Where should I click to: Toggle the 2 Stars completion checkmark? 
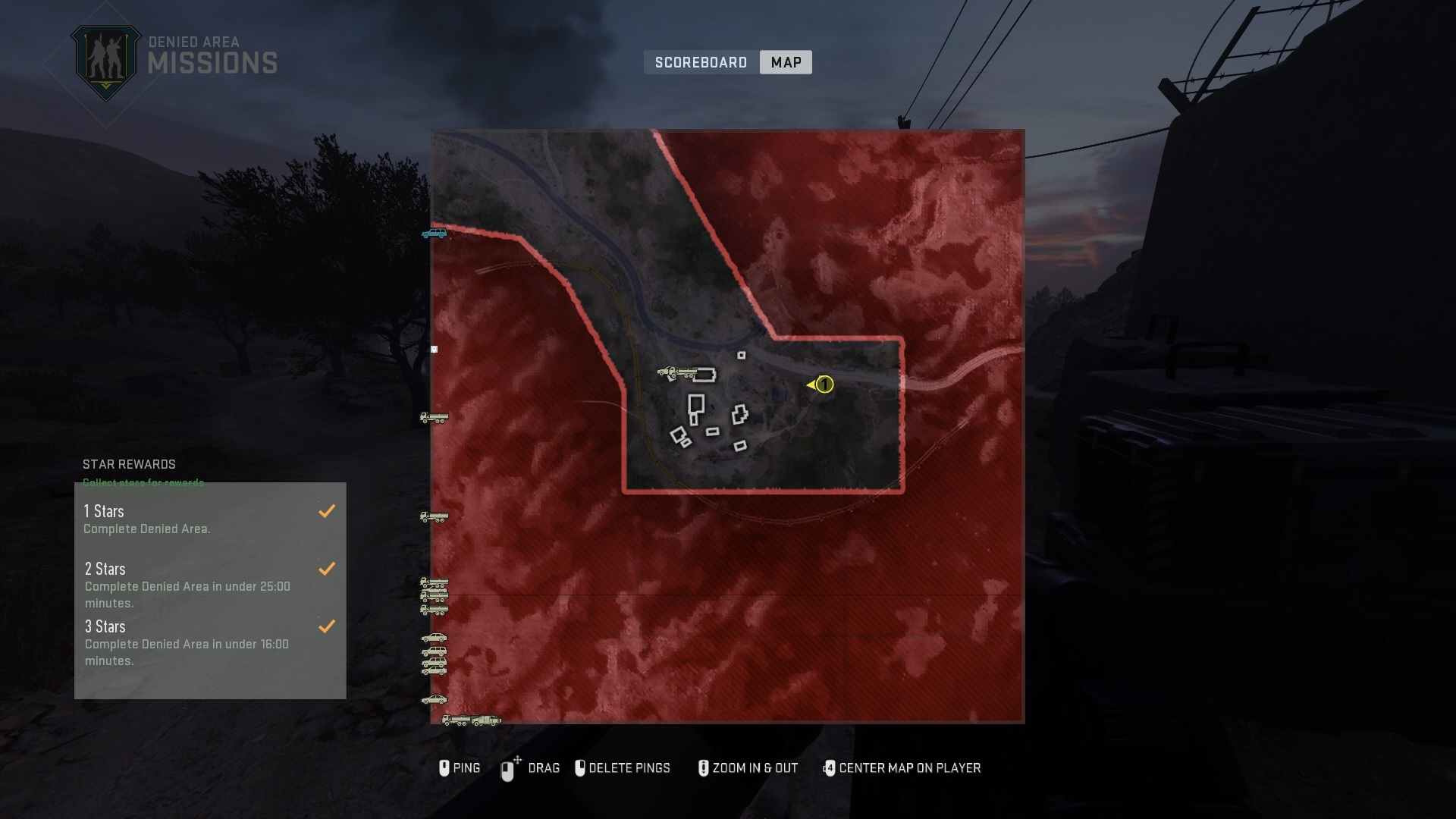coord(328,569)
